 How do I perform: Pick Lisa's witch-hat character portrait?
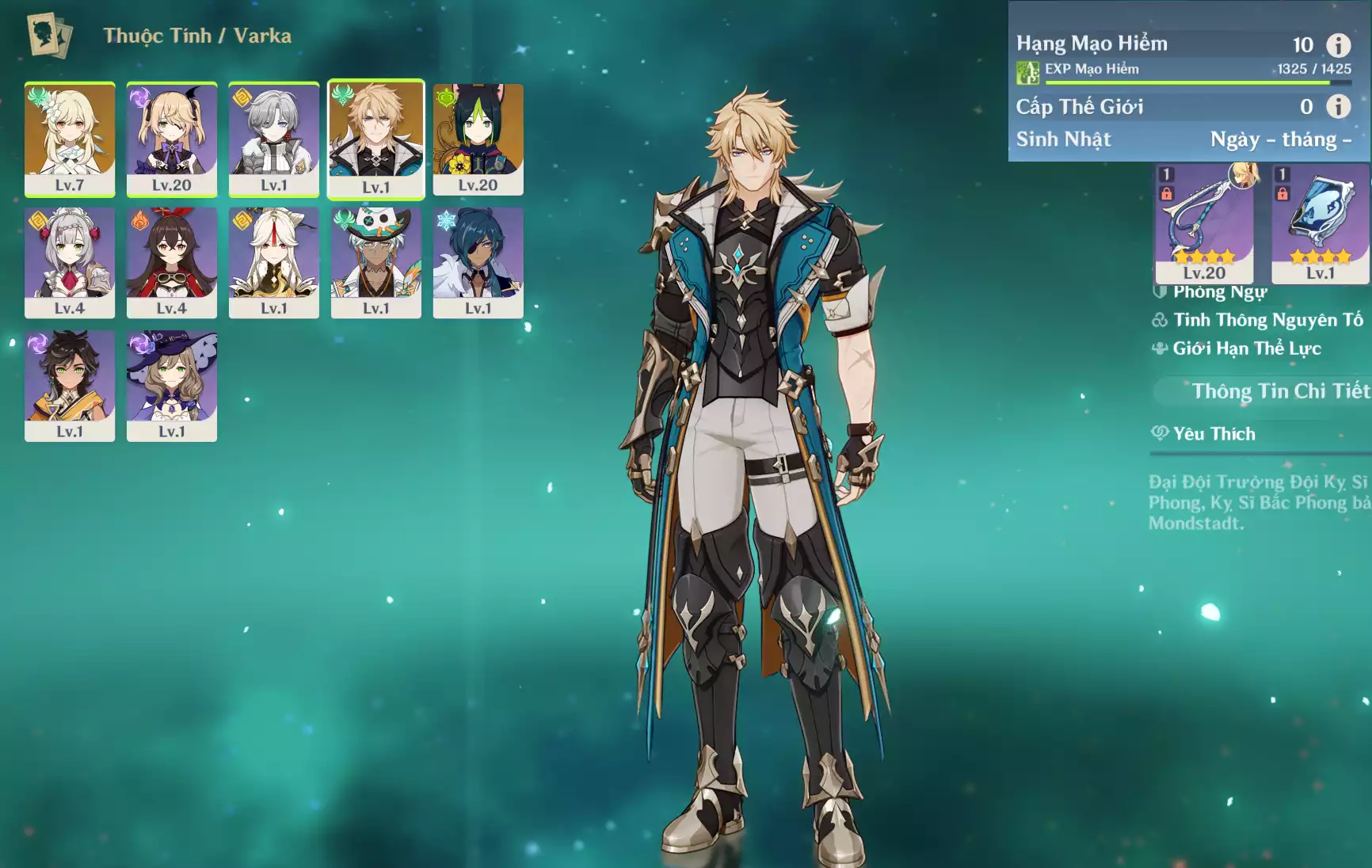coord(172,386)
